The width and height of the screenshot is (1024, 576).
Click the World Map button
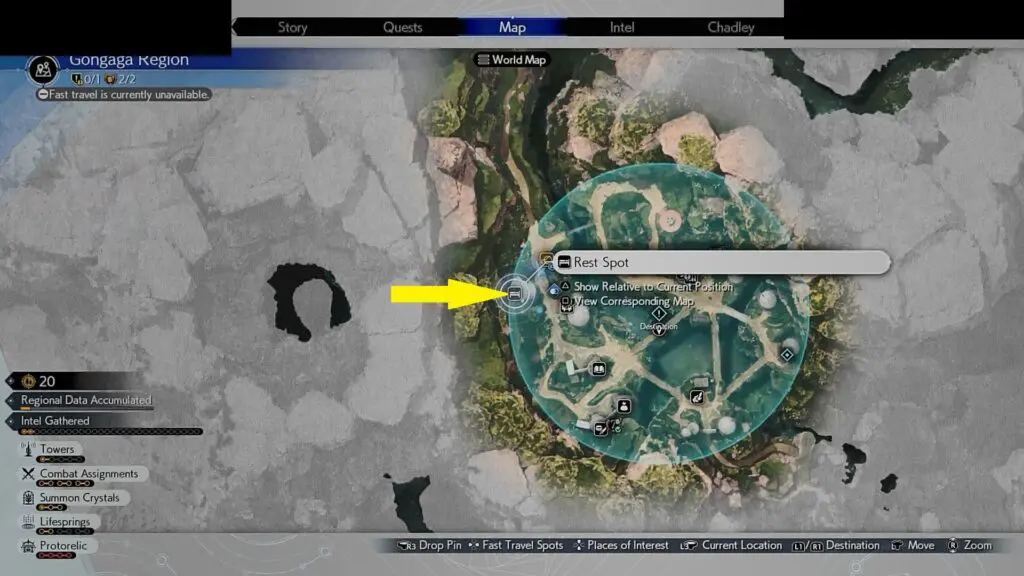[x=512, y=60]
